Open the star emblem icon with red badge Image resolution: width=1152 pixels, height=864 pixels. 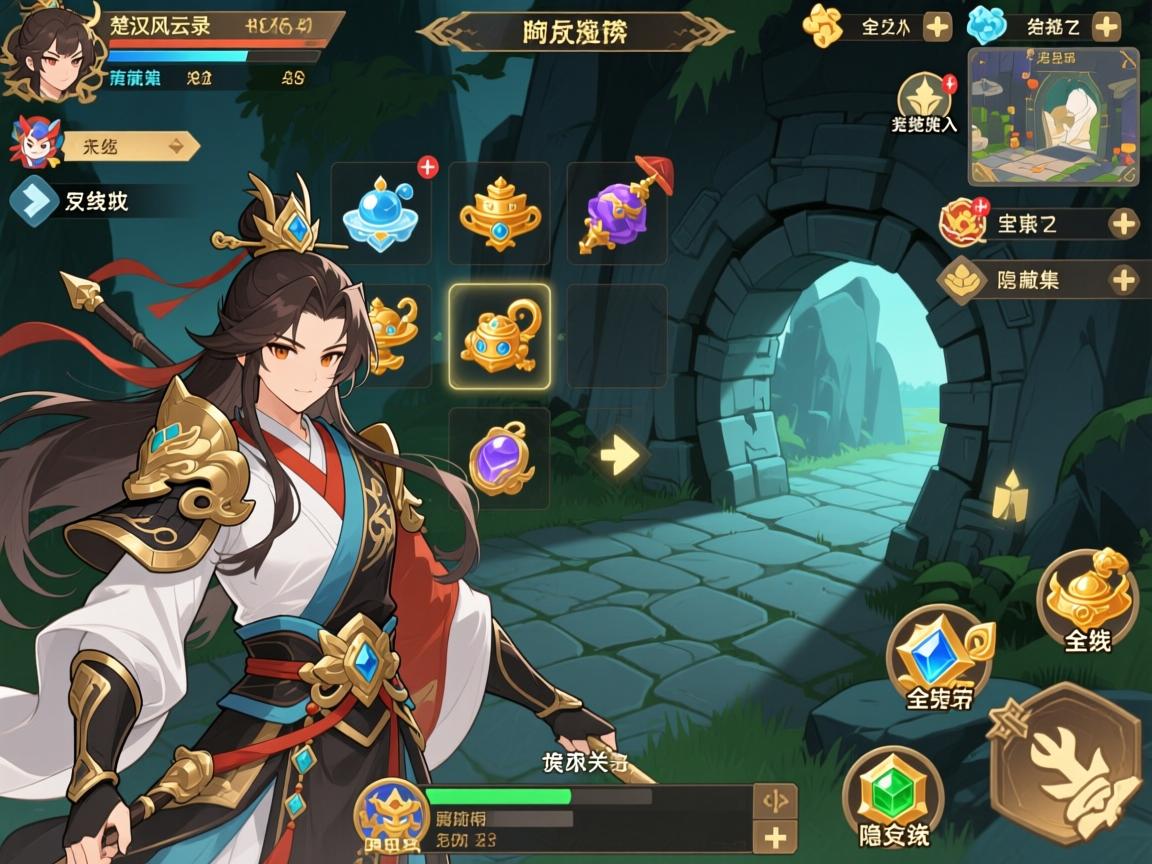(924, 100)
